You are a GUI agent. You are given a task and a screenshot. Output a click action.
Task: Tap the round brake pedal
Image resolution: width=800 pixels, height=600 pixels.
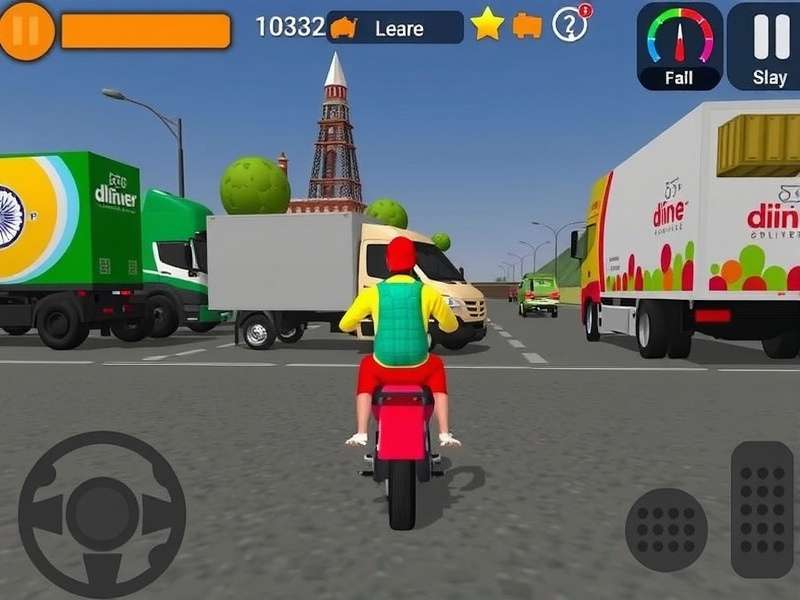(x=666, y=530)
